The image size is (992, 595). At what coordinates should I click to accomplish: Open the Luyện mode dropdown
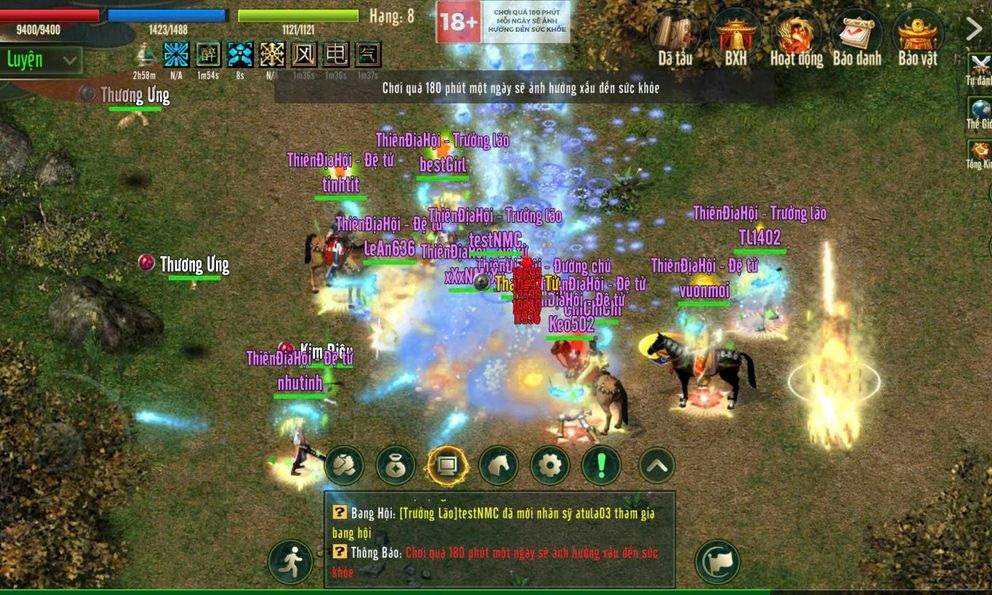pos(42,60)
